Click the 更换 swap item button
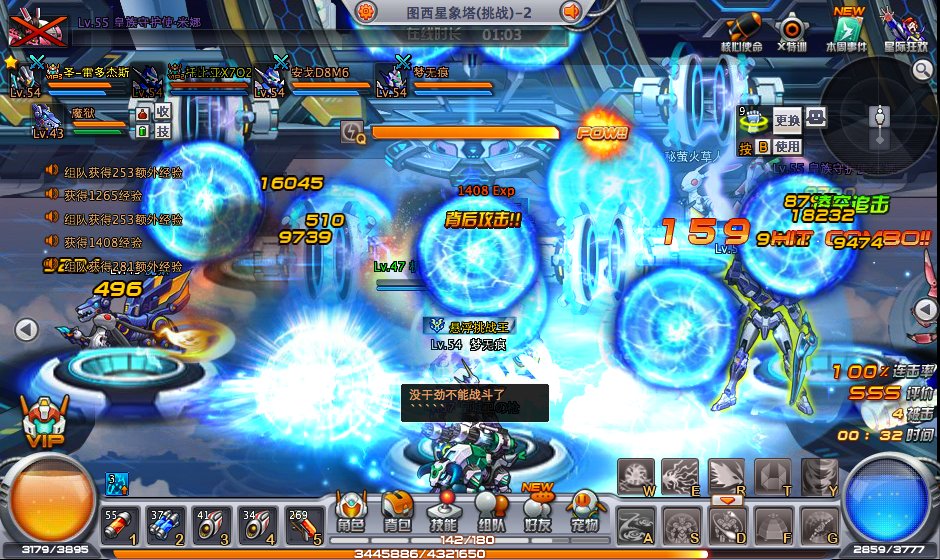This screenshot has height=560, width=940. 788,119
